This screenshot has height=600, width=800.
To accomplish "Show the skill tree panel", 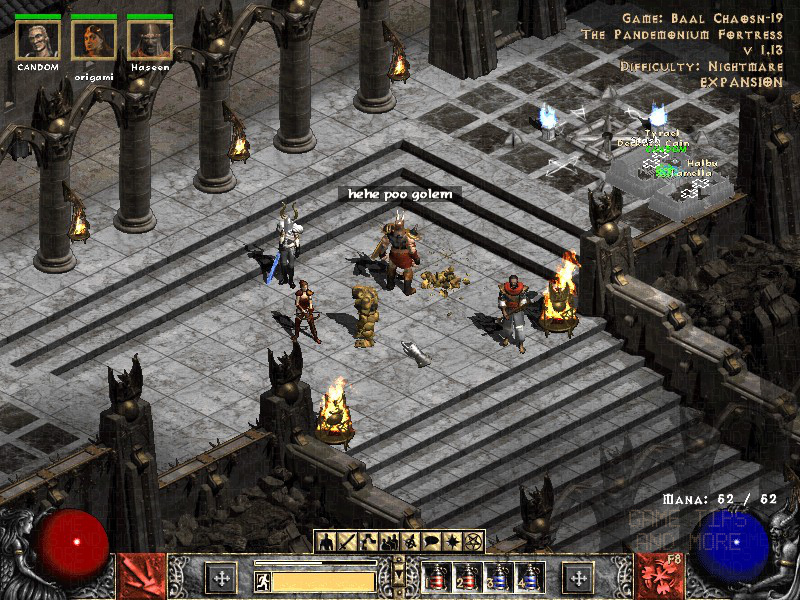I will 370,541.
